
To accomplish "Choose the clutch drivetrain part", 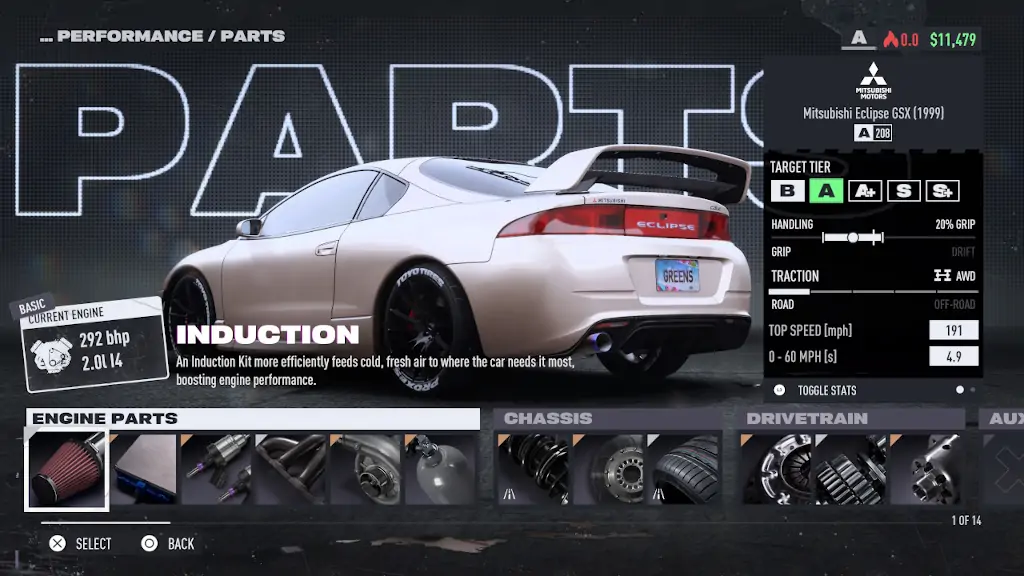I will (x=778, y=469).
